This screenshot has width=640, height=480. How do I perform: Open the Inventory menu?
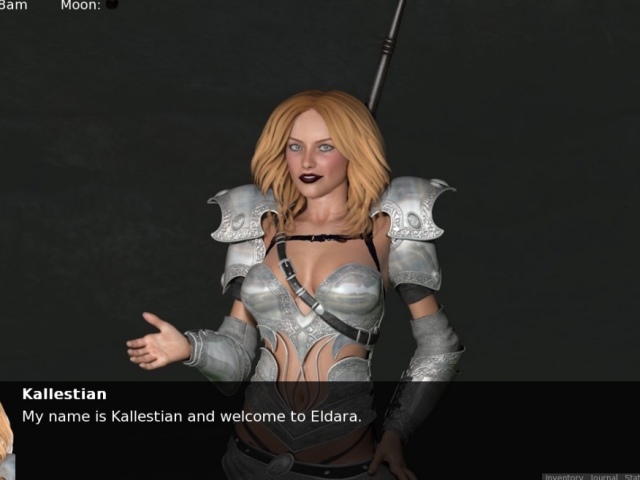[565, 477]
